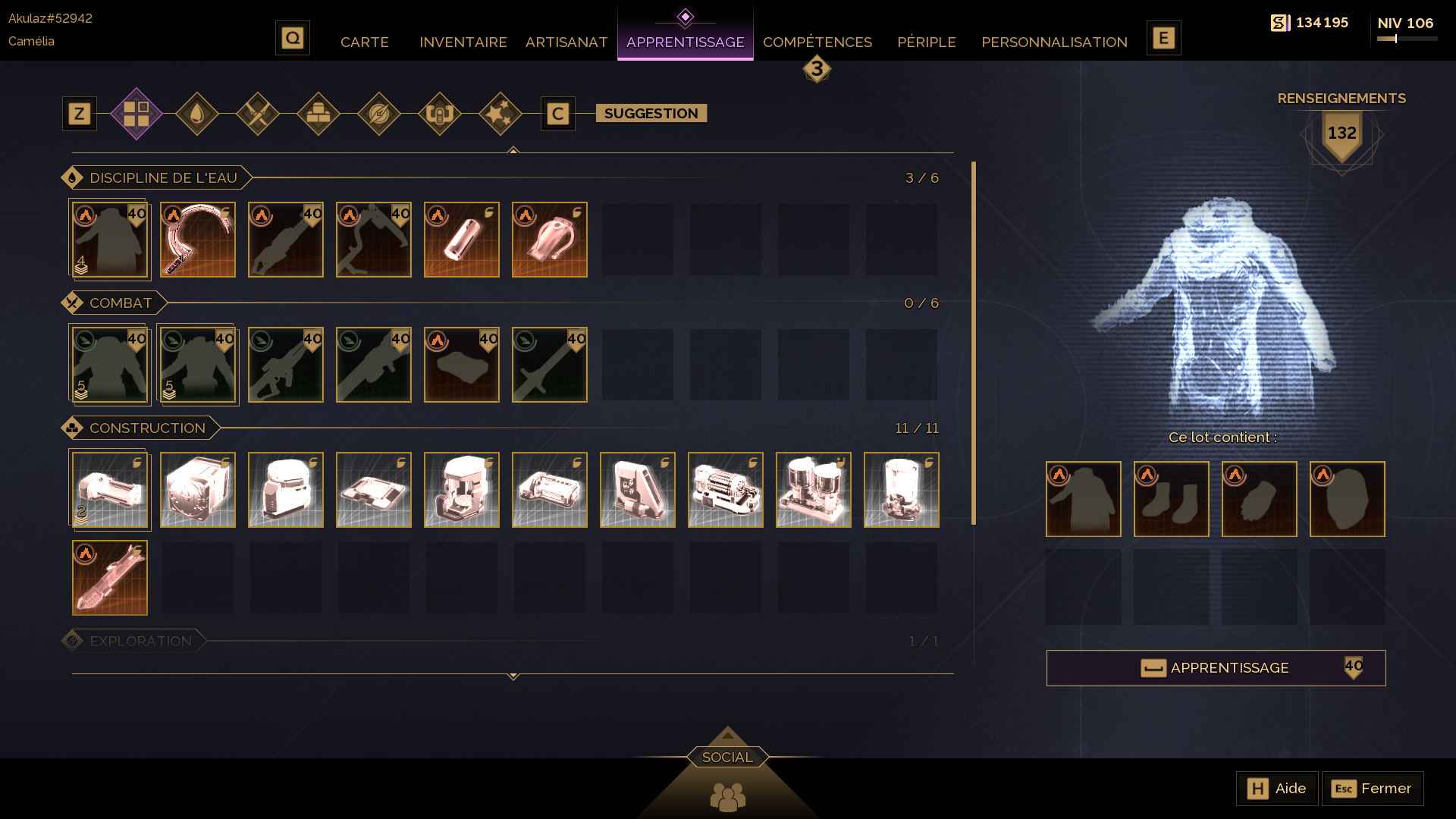Image resolution: width=1456 pixels, height=819 pixels.
Task: Filter by combat crossed-swords icon
Action: (x=258, y=114)
